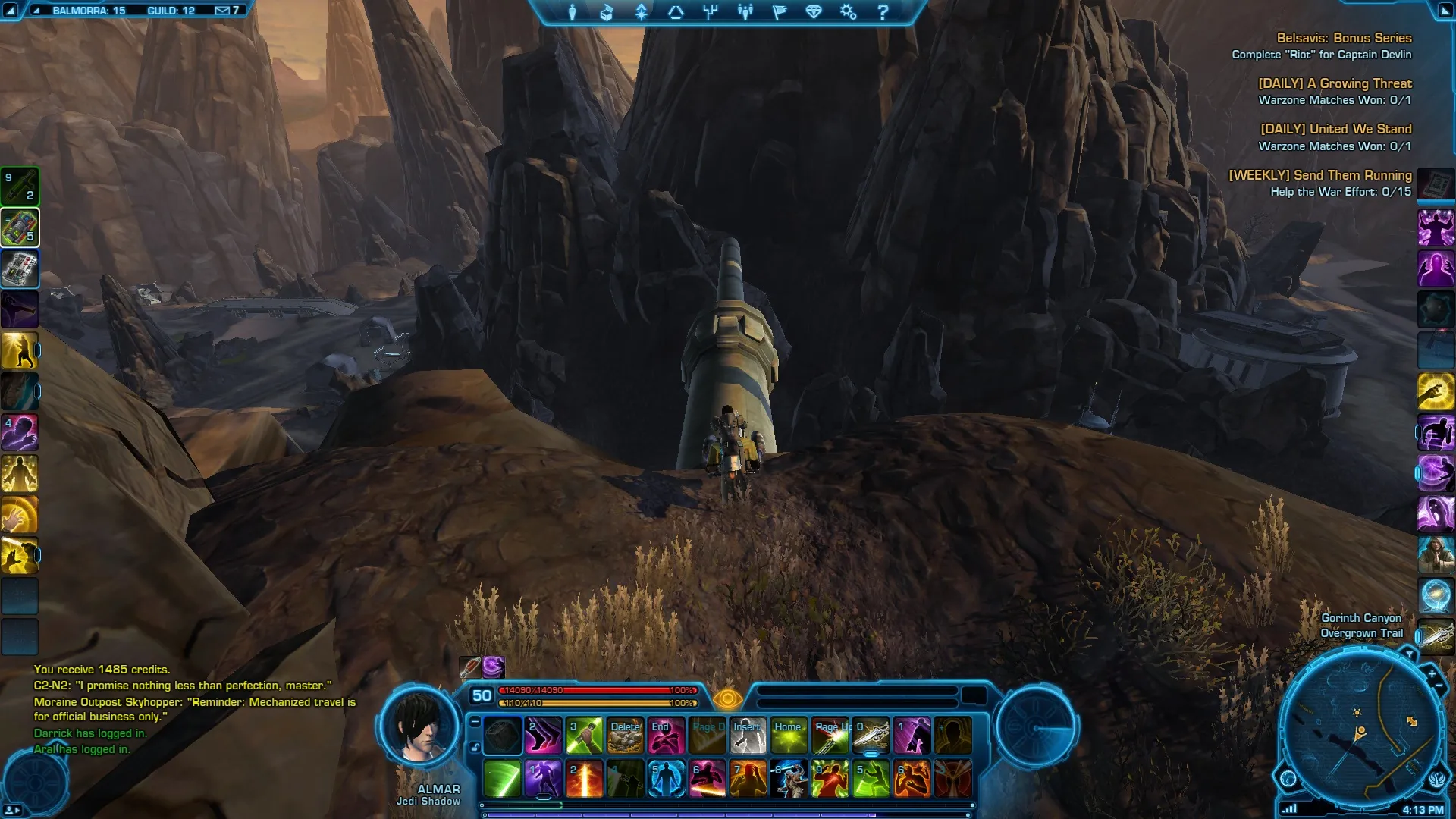The height and width of the screenshot is (819, 1456).
Task: Activate the orange fire pillar ability on key 2
Action: click(x=584, y=779)
